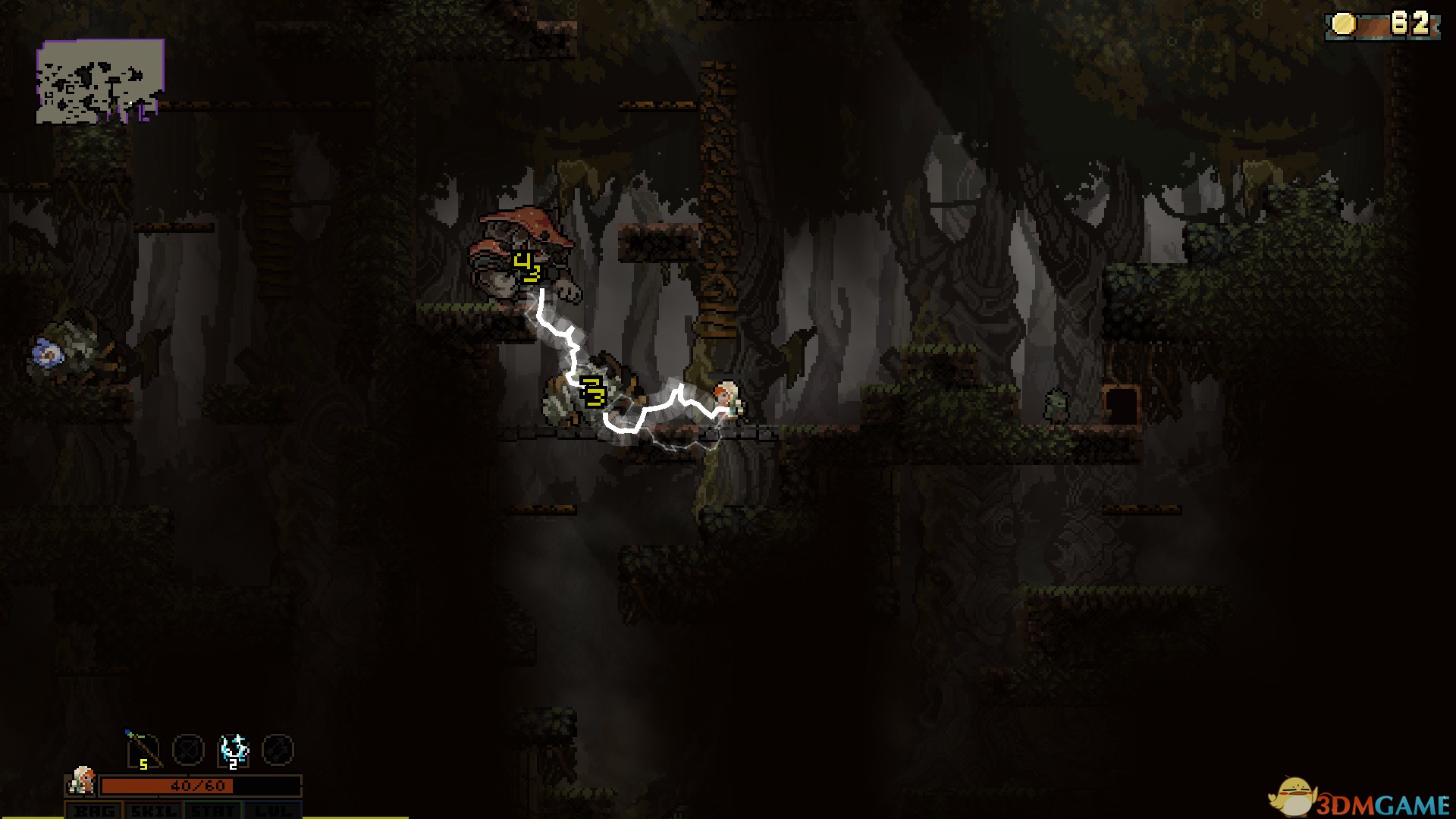
Task: Open the STAT tab
Action: 213,811
